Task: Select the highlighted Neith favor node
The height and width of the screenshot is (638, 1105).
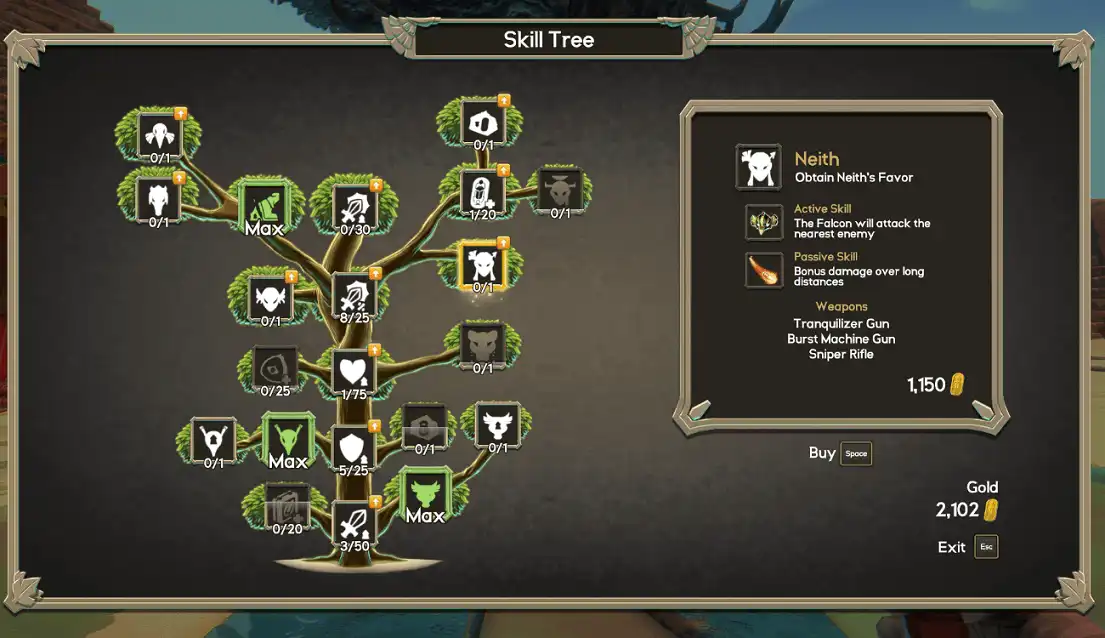Action: click(482, 266)
